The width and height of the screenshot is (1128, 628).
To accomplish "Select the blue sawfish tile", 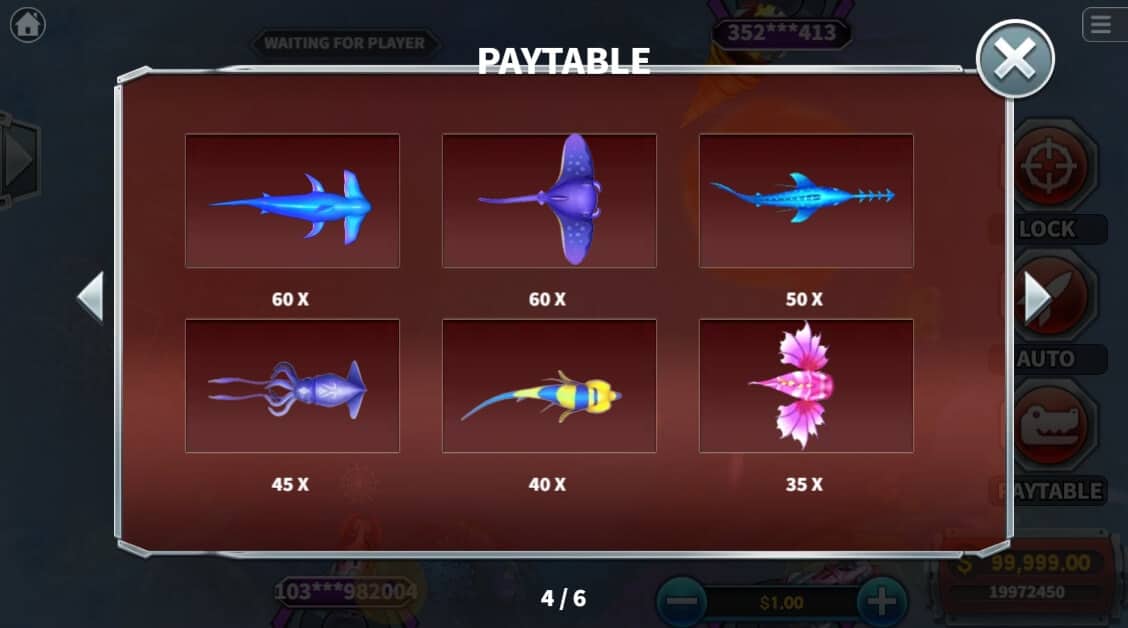I will [806, 201].
